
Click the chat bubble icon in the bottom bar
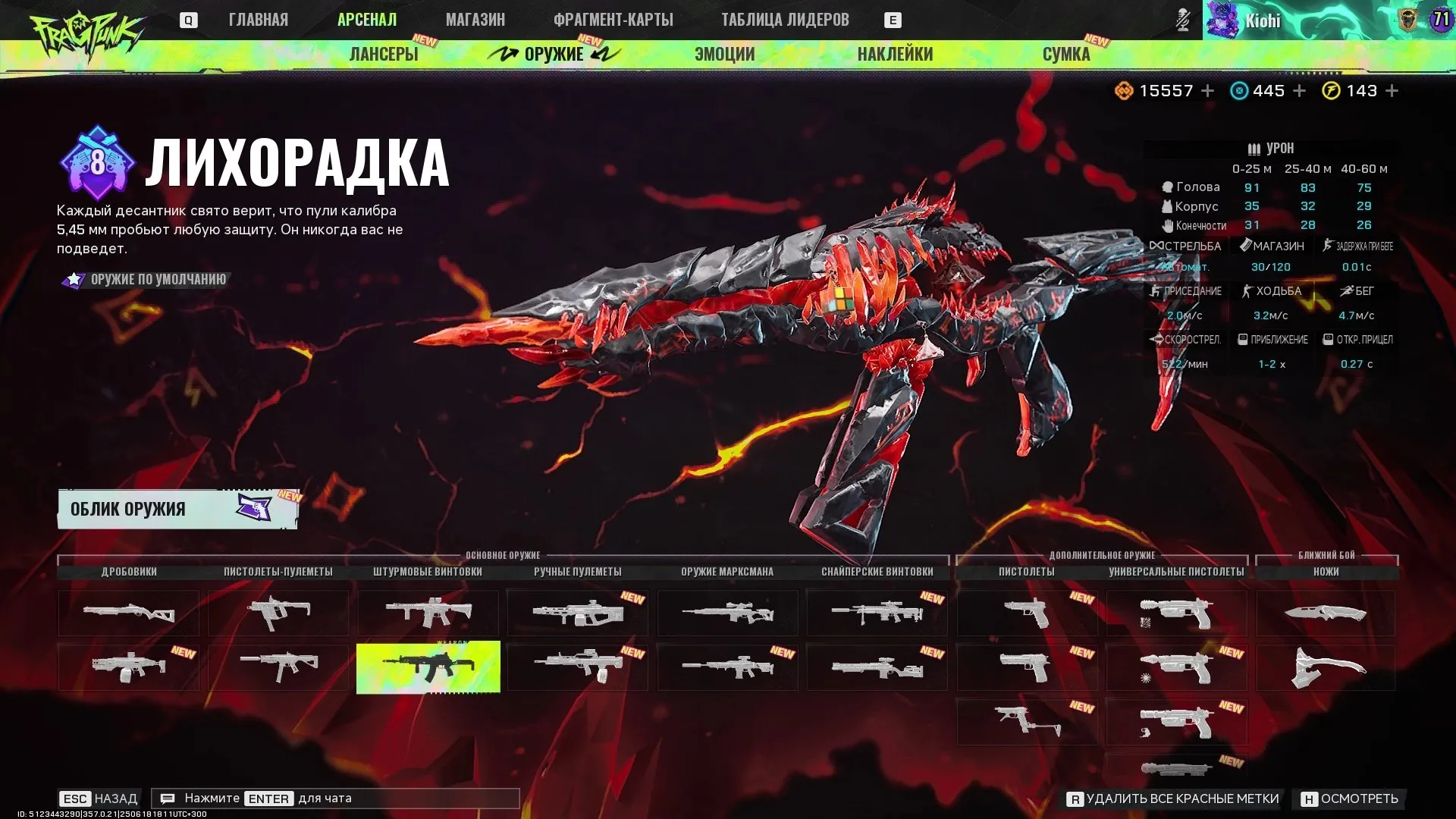pyautogui.click(x=168, y=798)
